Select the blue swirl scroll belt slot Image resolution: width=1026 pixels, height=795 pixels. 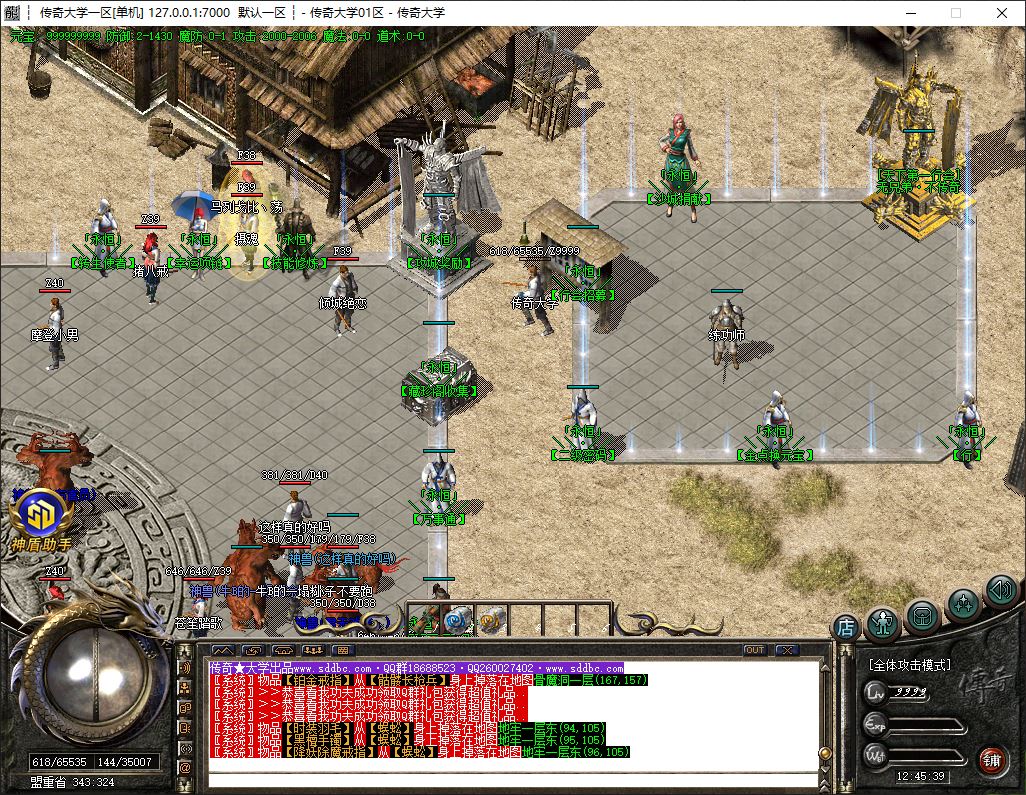pyautogui.click(x=459, y=620)
